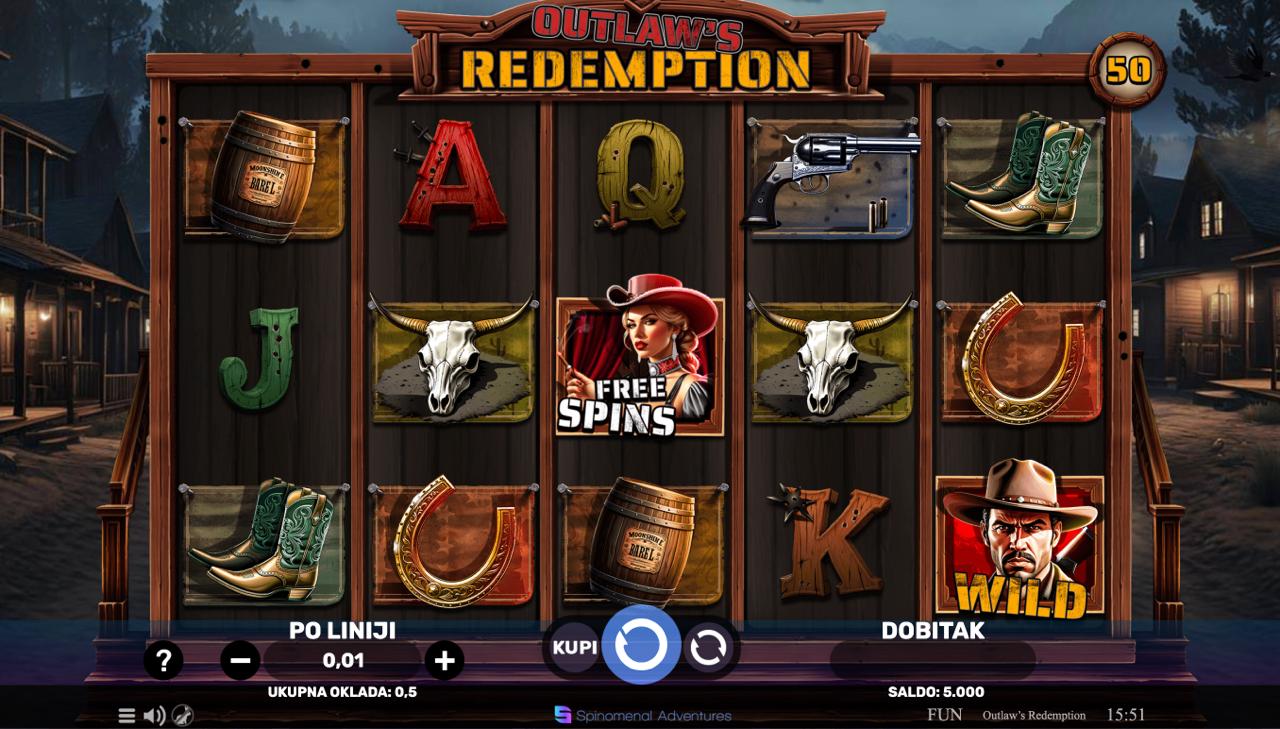The image size is (1280, 729).
Task: Increase the bet per line with plus
Action: pyautogui.click(x=444, y=660)
